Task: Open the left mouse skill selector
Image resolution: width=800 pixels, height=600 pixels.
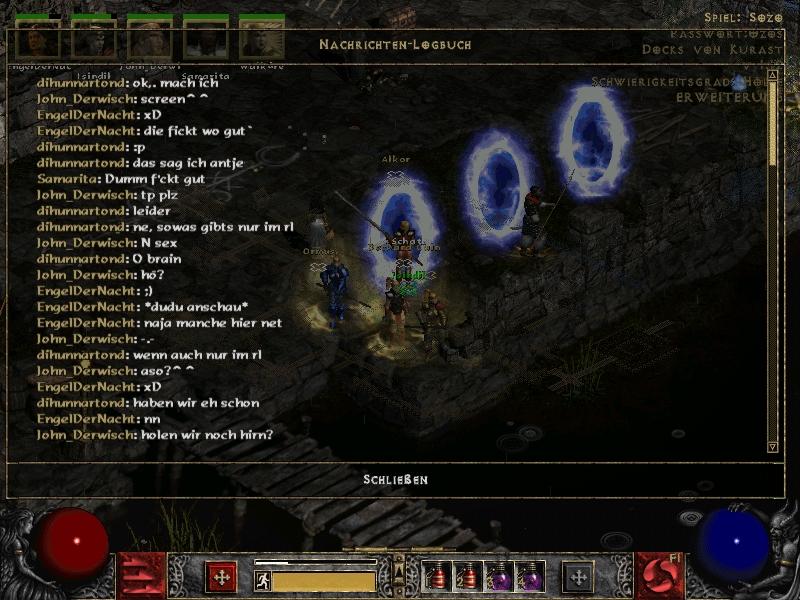Action: click(x=221, y=577)
